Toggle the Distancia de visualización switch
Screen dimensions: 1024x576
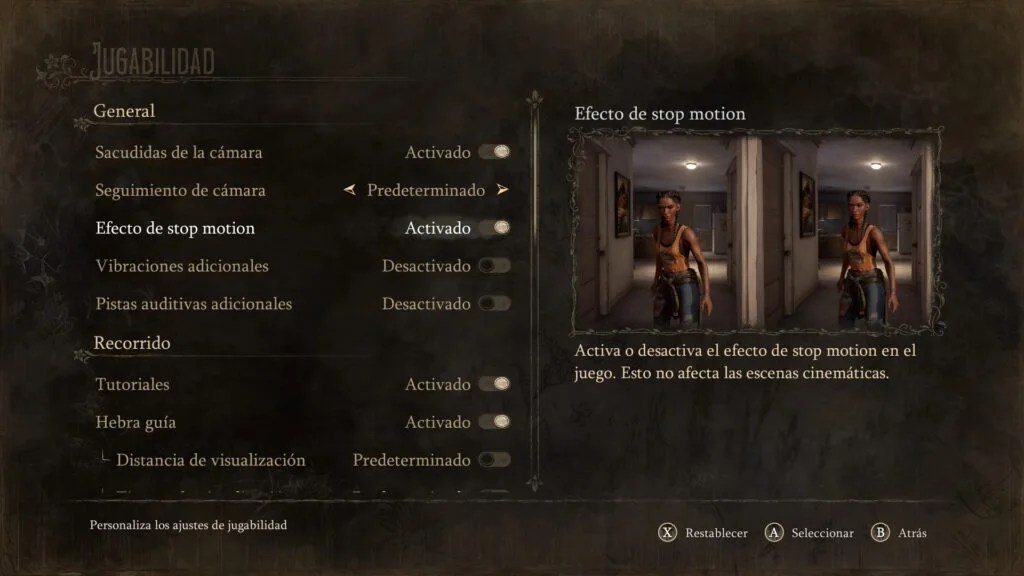click(x=494, y=460)
